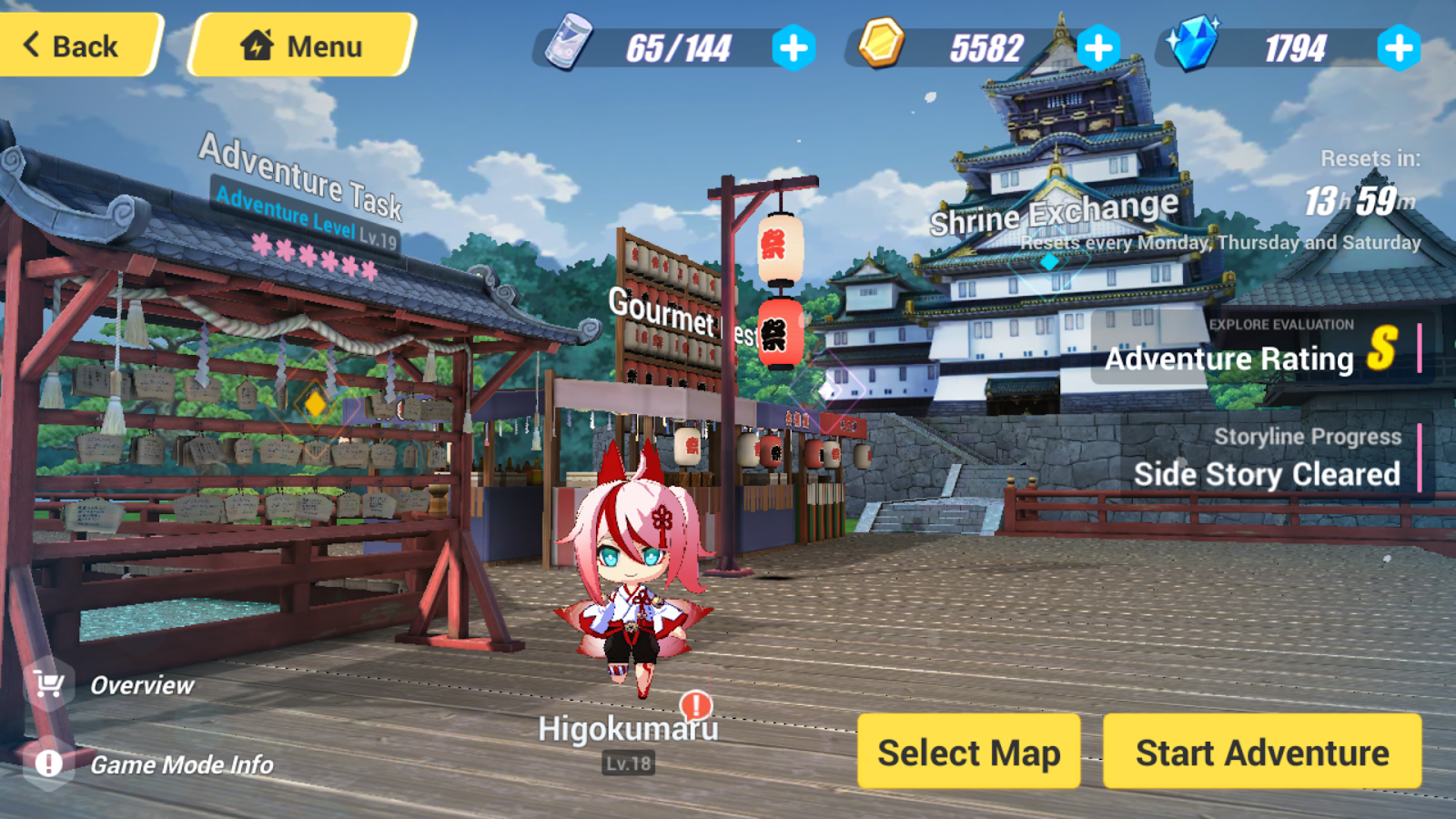The image size is (1456, 819).
Task: Click the plus button next to gold coins
Action: click(1099, 48)
